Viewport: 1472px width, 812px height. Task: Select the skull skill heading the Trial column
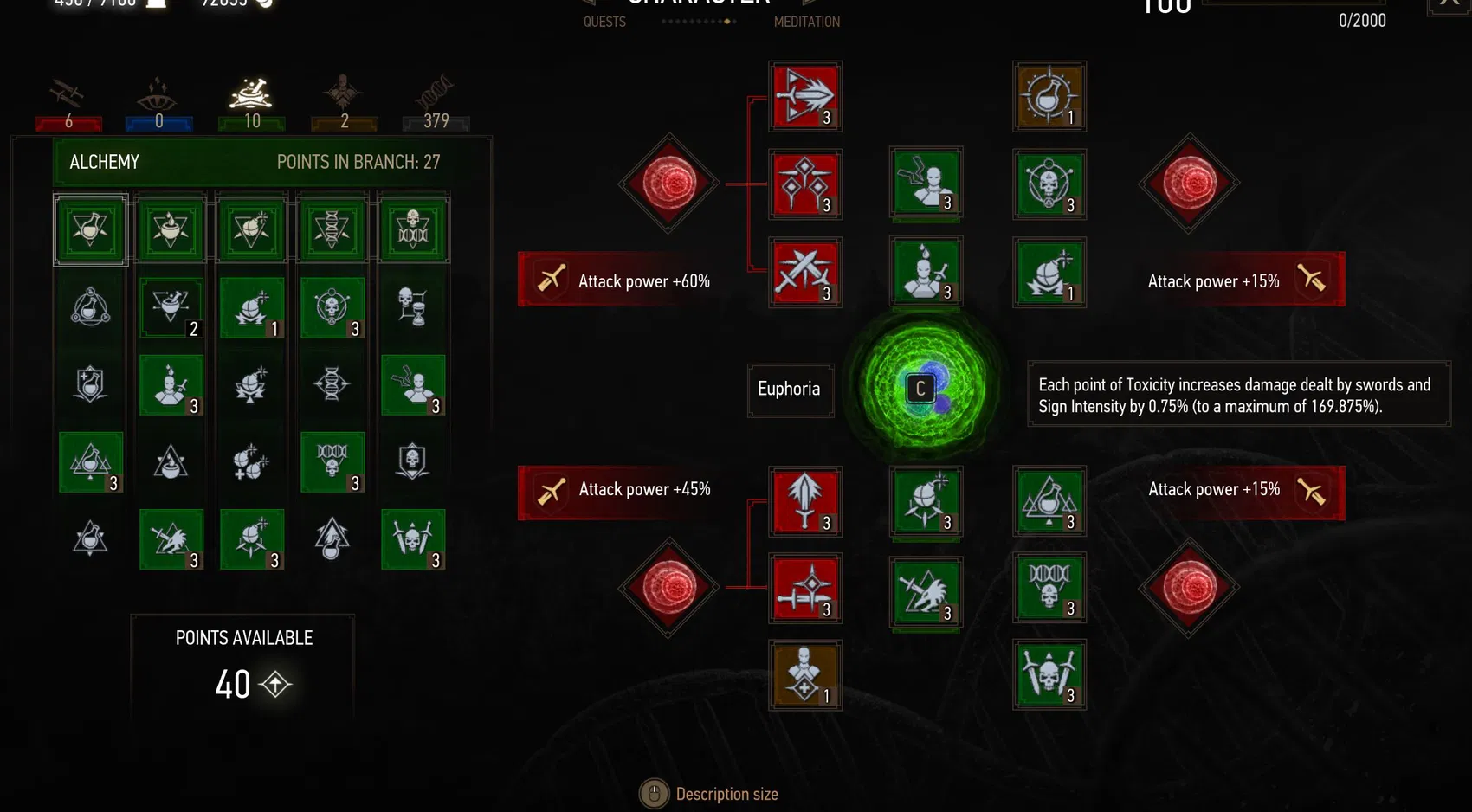point(413,229)
